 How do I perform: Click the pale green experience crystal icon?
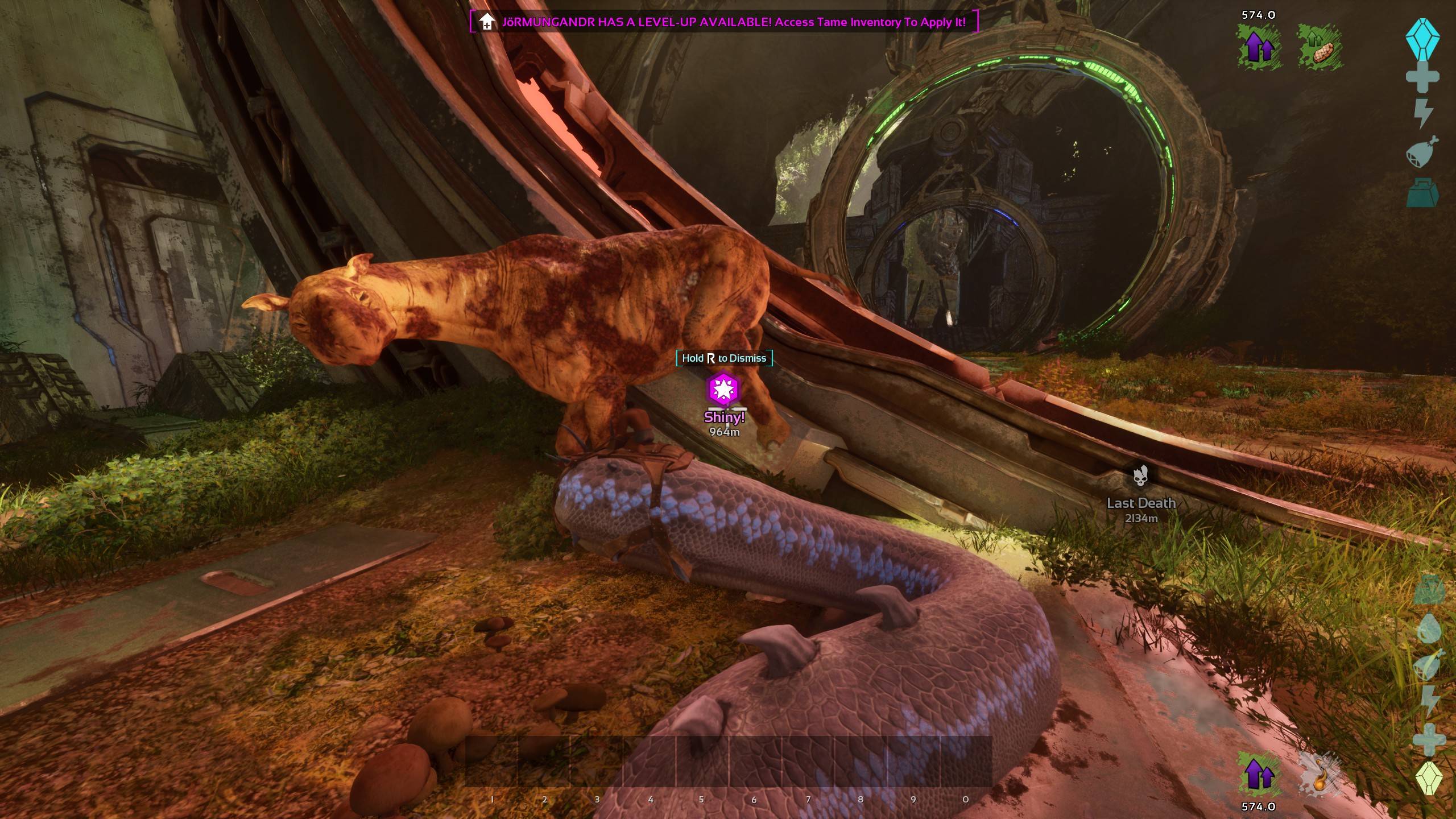coord(1428,778)
